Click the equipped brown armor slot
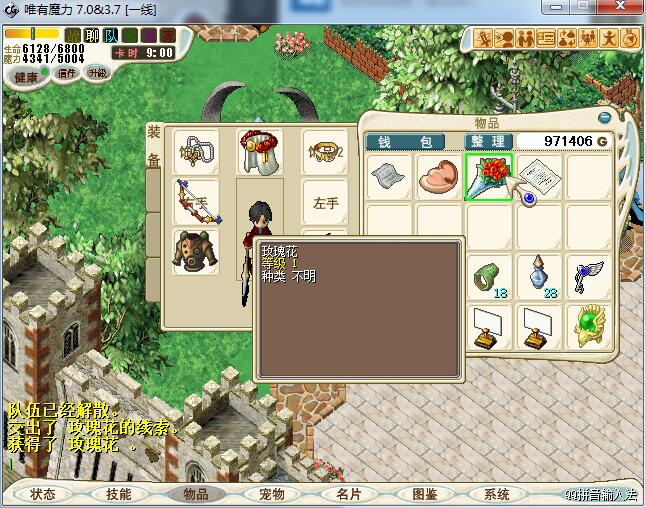This screenshot has width=646, height=508. click(196, 251)
